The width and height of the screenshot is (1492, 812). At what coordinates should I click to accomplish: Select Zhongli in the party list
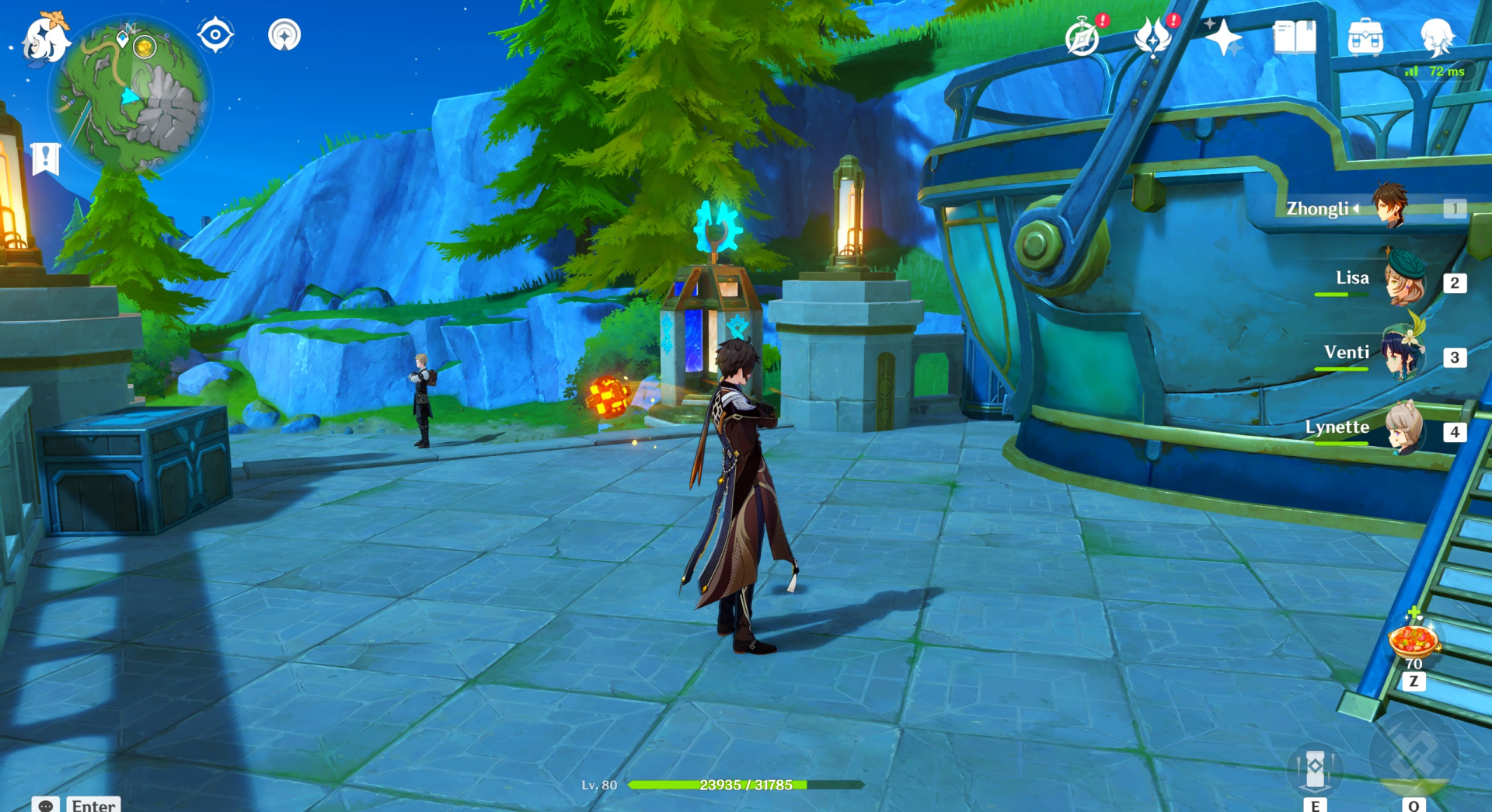point(1389,207)
